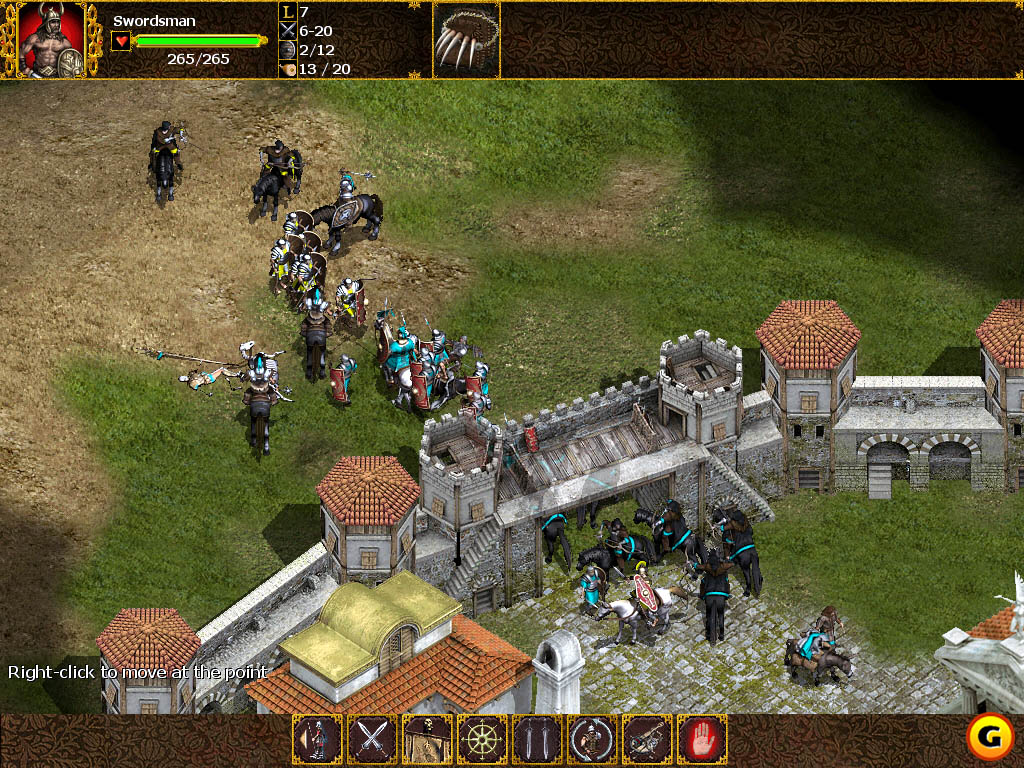Screen dimensions: 1024x768
Task: Choose the two parallel swords command
Action: pos(537,740)
